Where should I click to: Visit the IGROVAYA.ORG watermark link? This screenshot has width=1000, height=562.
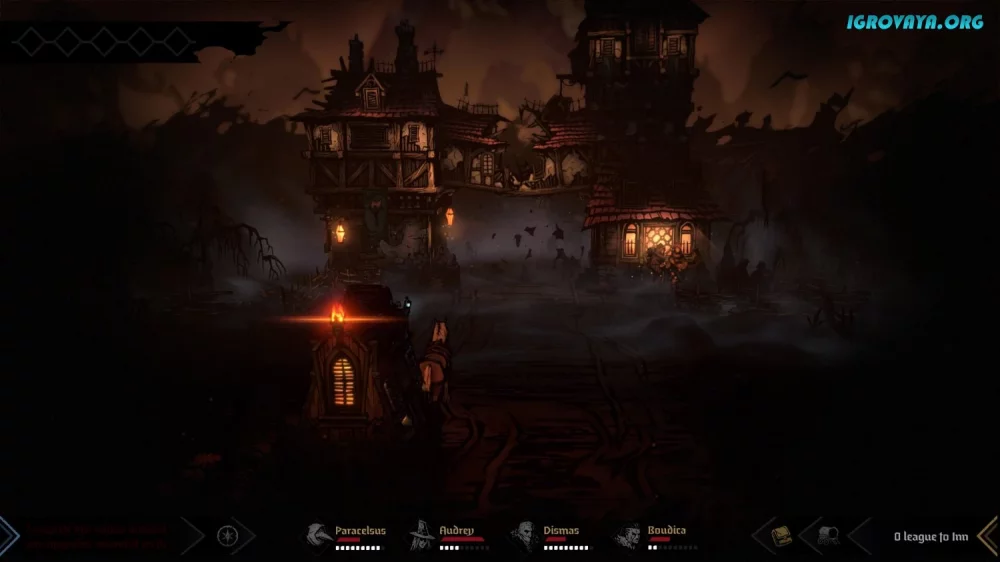coord(914,21)
